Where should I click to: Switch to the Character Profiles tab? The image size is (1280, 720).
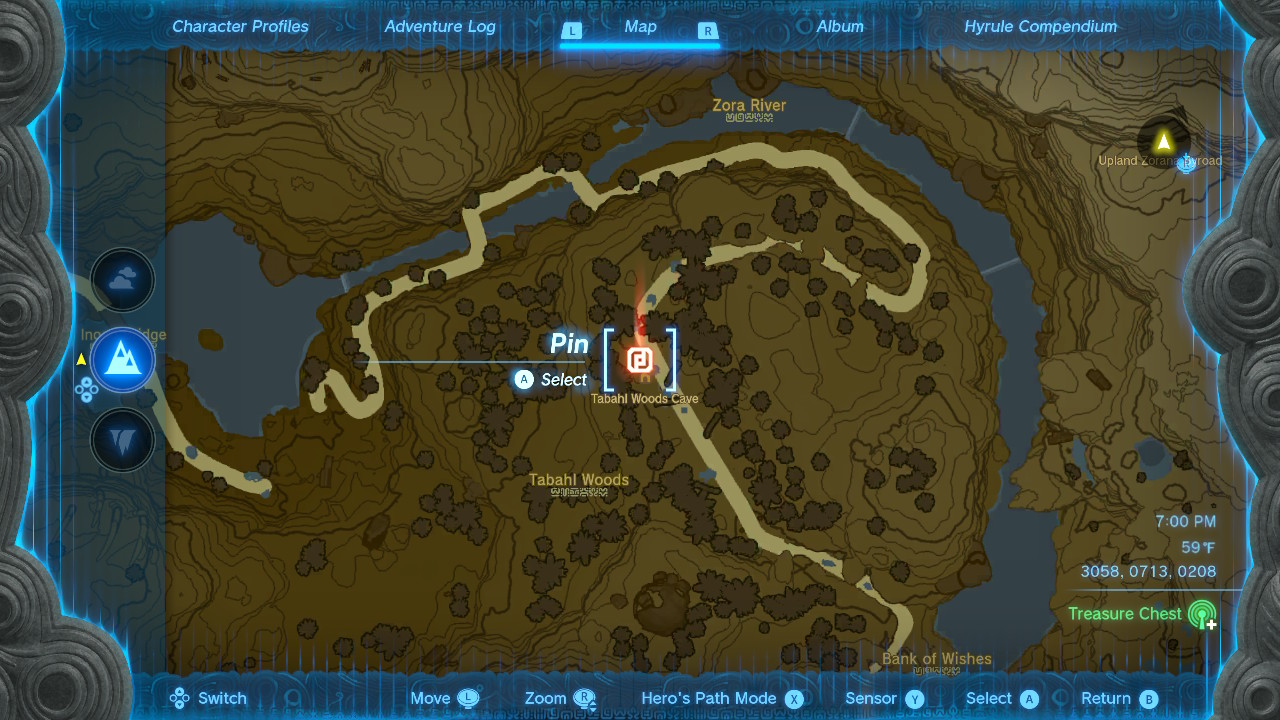(x=240, y=27)
